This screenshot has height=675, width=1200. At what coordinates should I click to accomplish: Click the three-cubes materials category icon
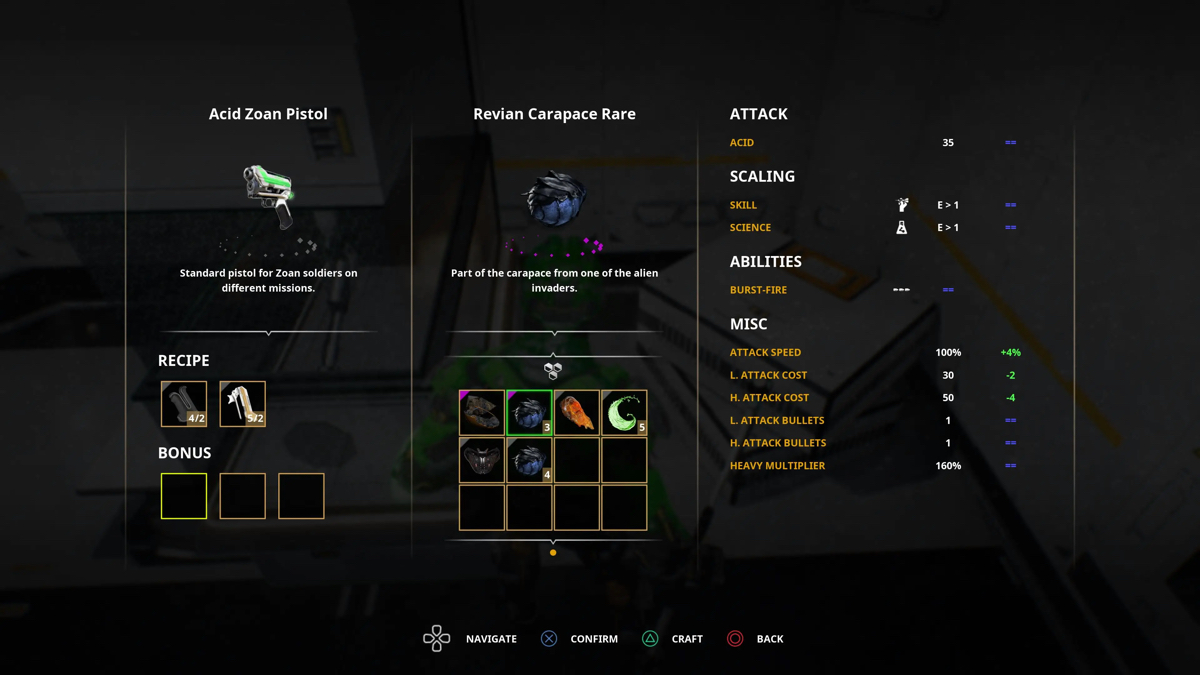click(x=553, y=371)
